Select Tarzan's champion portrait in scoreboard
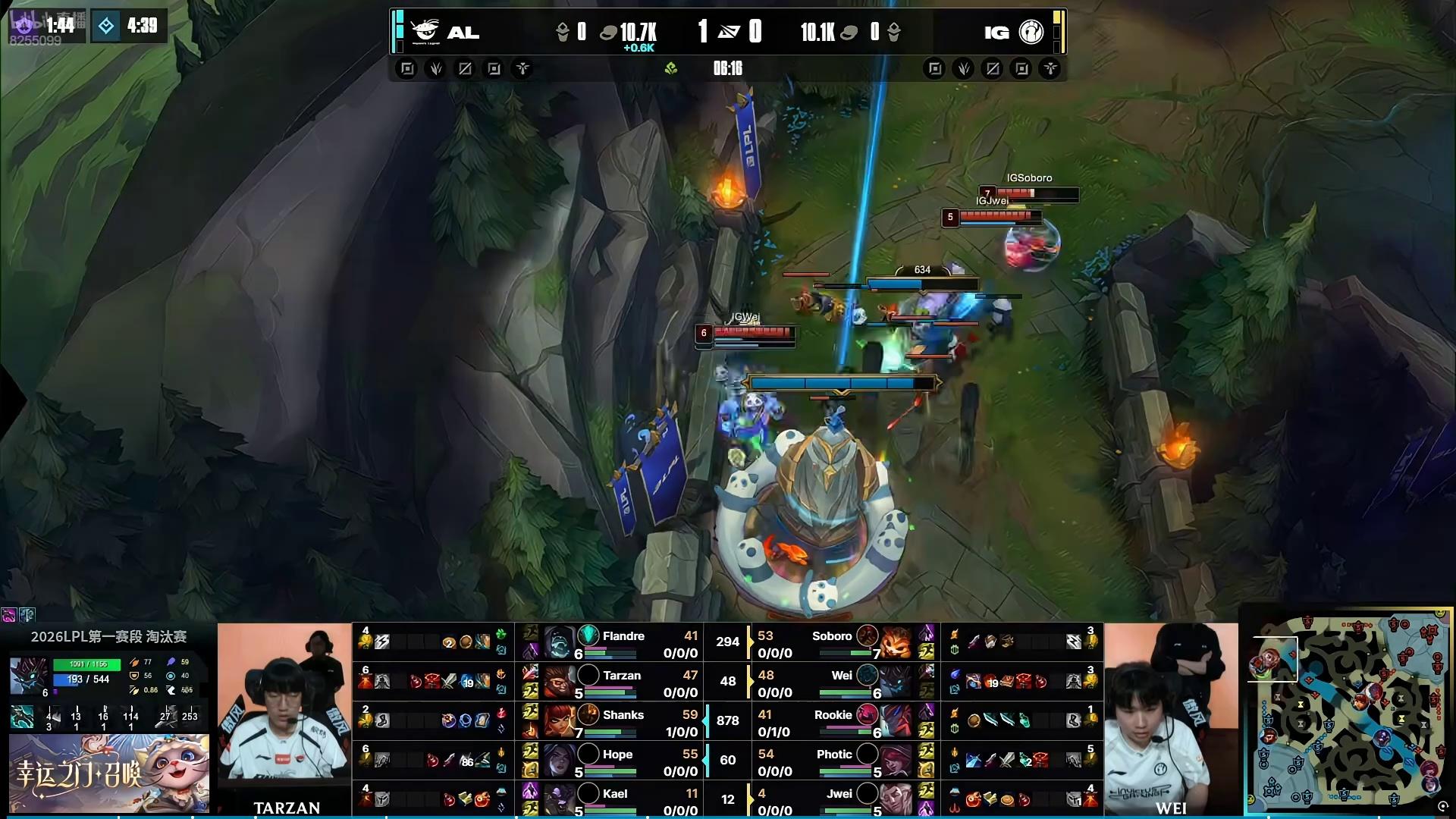The image size is (1456, 819). (559, 682)
